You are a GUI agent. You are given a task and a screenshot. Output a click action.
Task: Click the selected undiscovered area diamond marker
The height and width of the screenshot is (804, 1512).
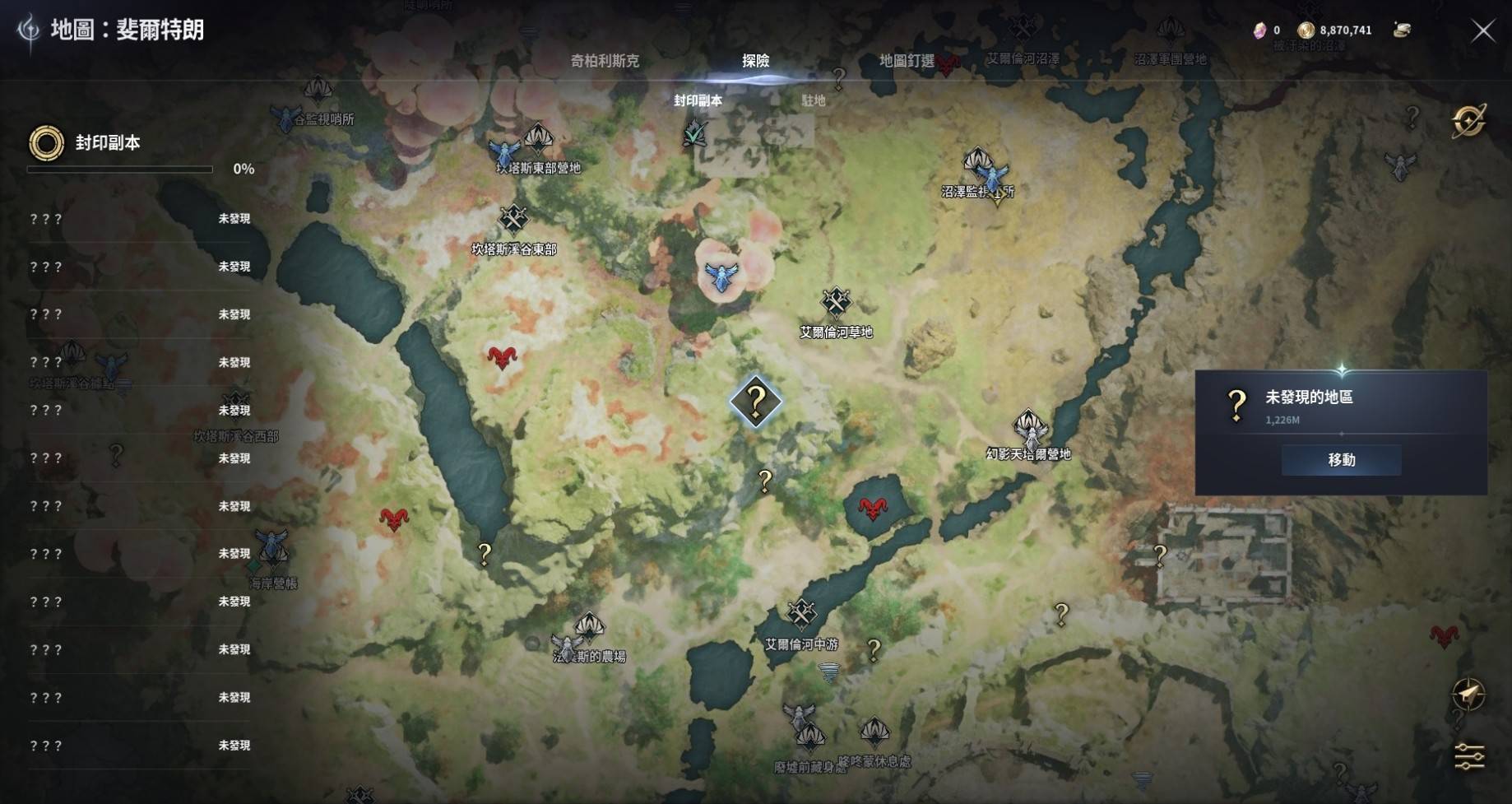click(x=755, y=402)
